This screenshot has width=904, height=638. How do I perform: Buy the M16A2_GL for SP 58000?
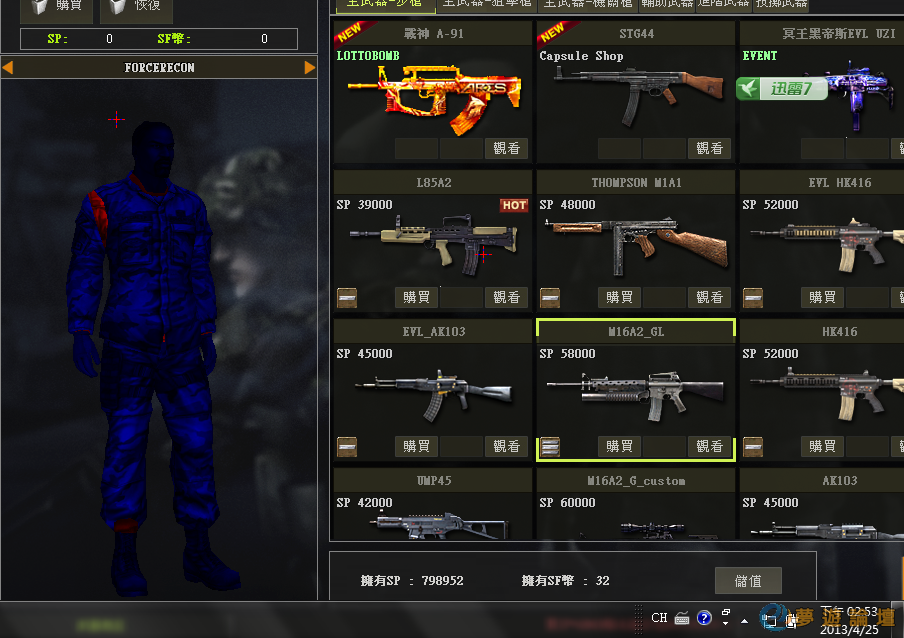(619, 446)
